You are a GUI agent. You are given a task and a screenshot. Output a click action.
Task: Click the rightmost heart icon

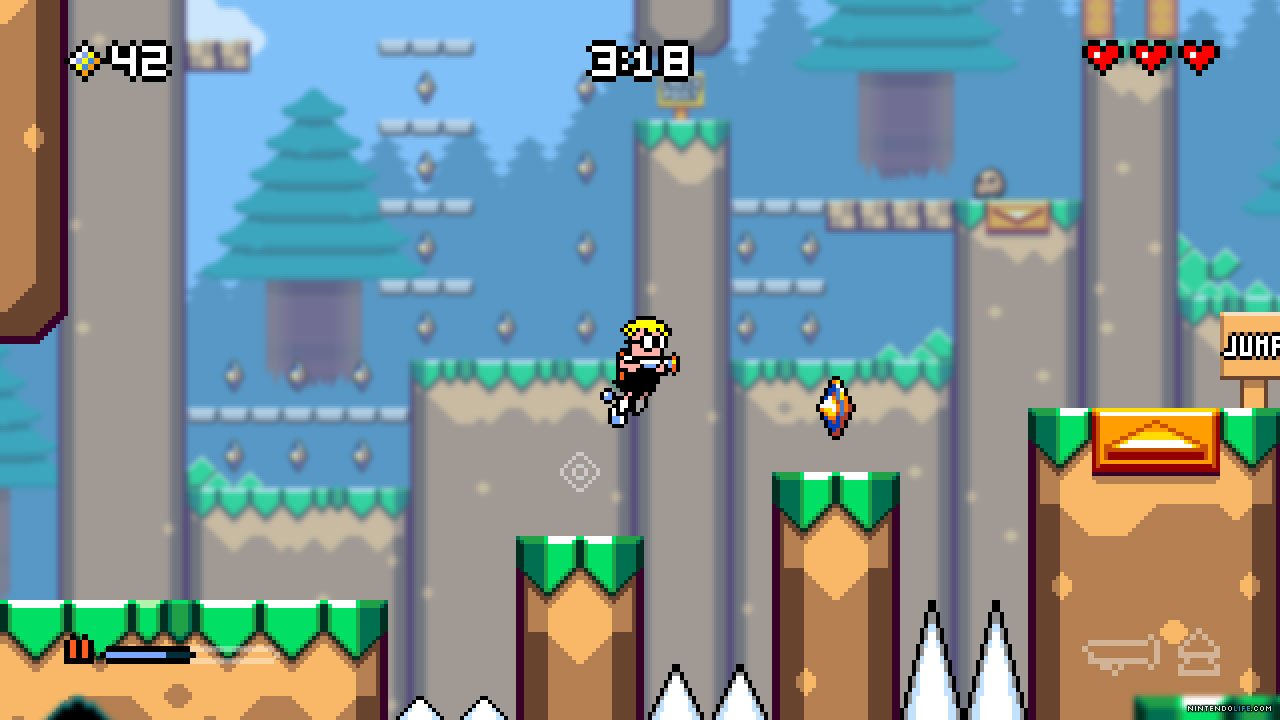tap(1199, 55)
